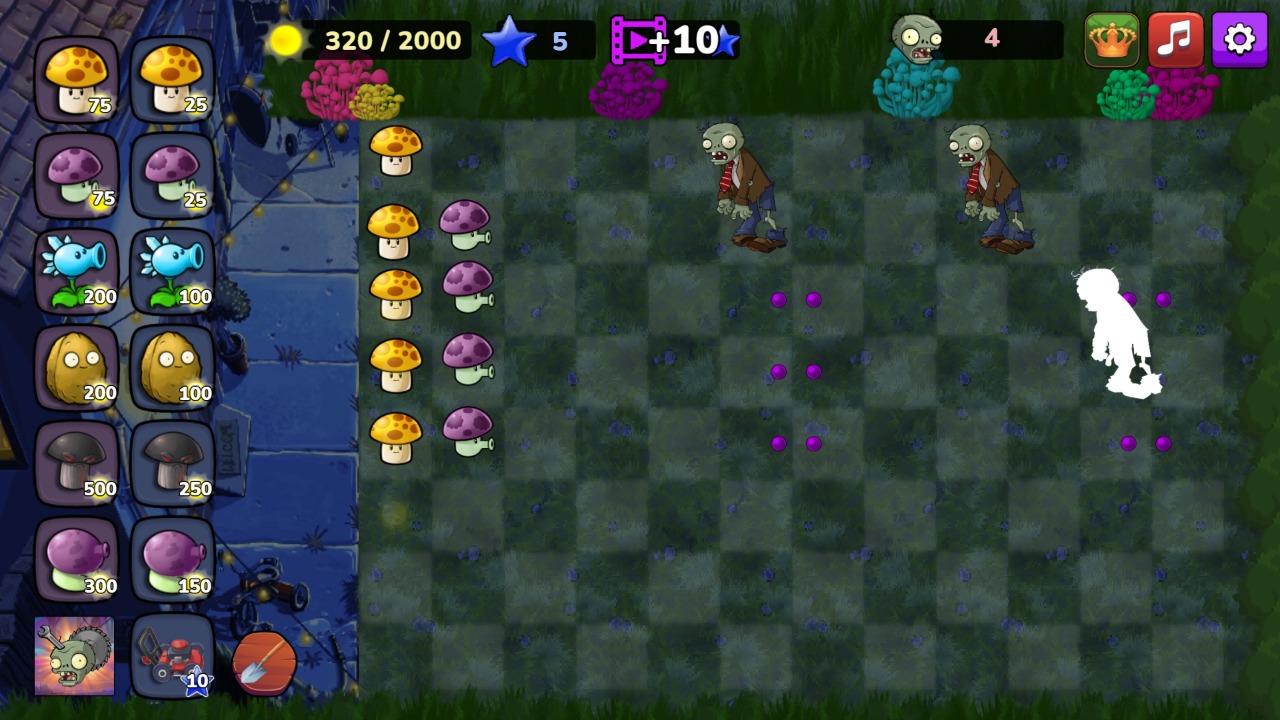Image resolution: width=1280 pixels, height=720 pixels.
Task: Select the 75-sun Sun-shroom seed packet
Action: (x=78, y=80)
